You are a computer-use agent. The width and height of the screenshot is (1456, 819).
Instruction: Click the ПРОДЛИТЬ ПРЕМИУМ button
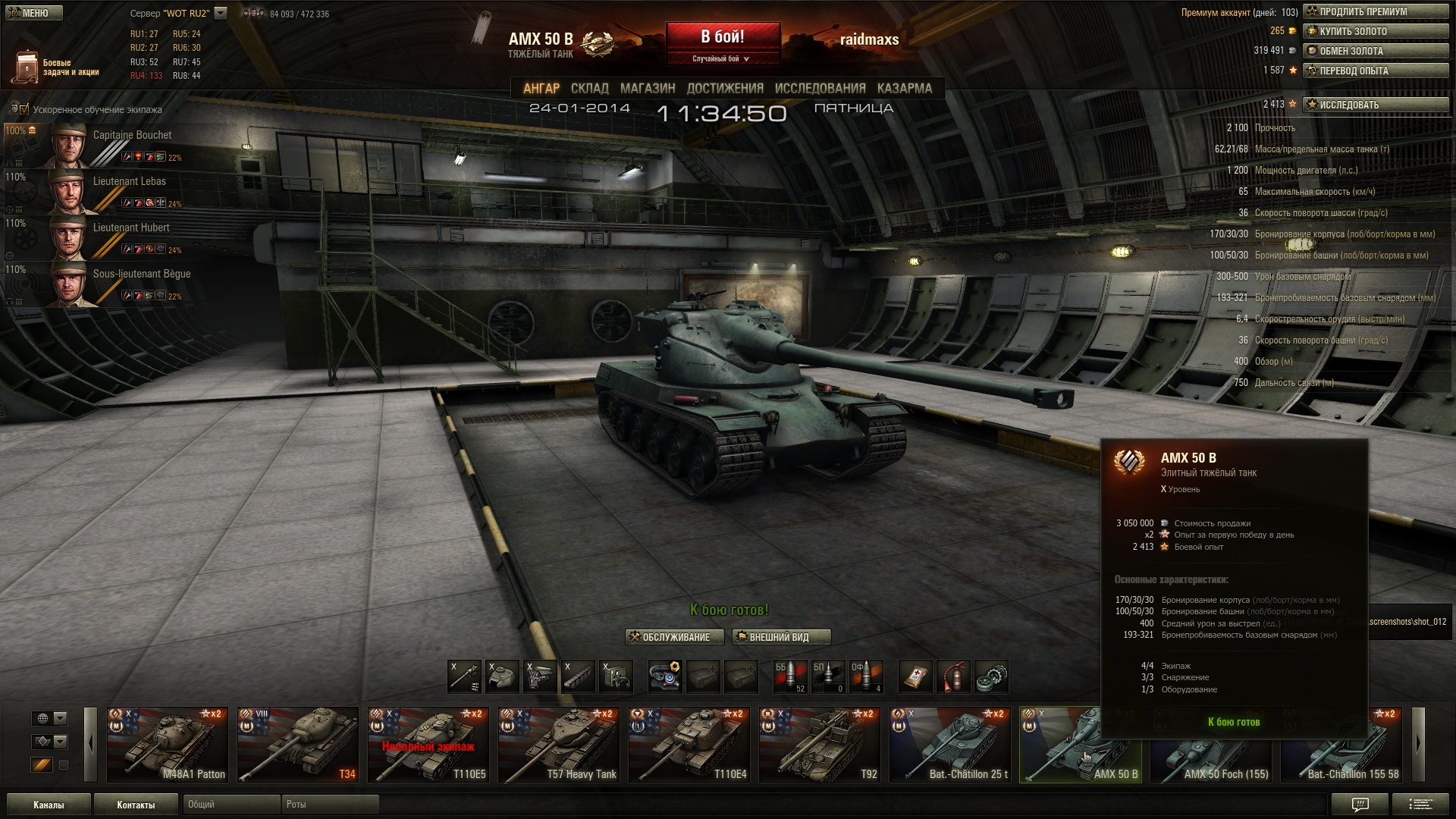pos(1376,11)
